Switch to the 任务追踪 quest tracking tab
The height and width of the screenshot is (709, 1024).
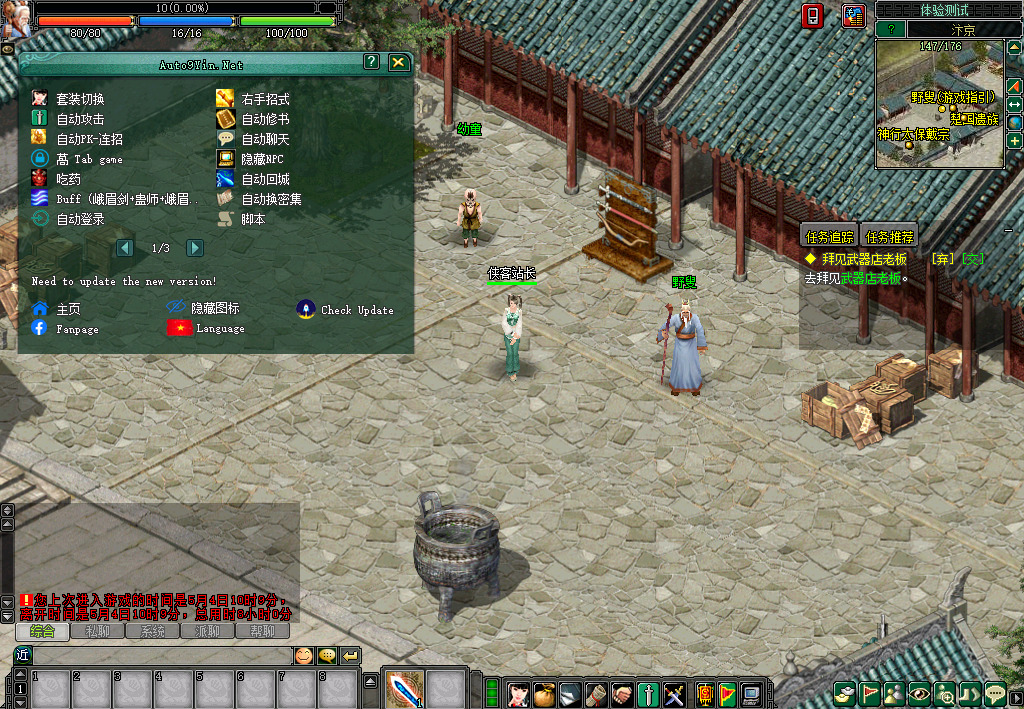click(830, 237)
